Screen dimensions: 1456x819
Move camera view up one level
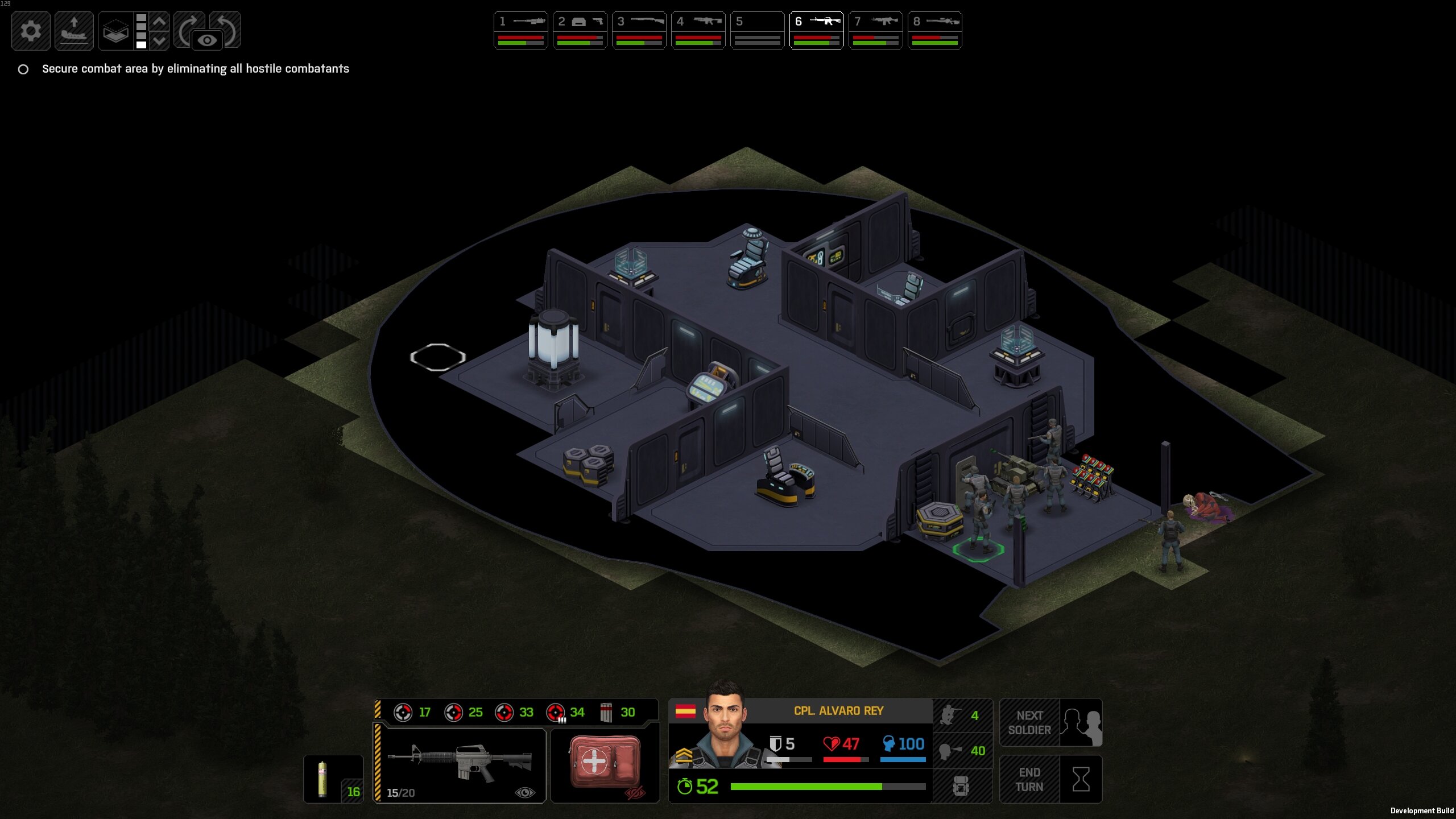point(160,22)
